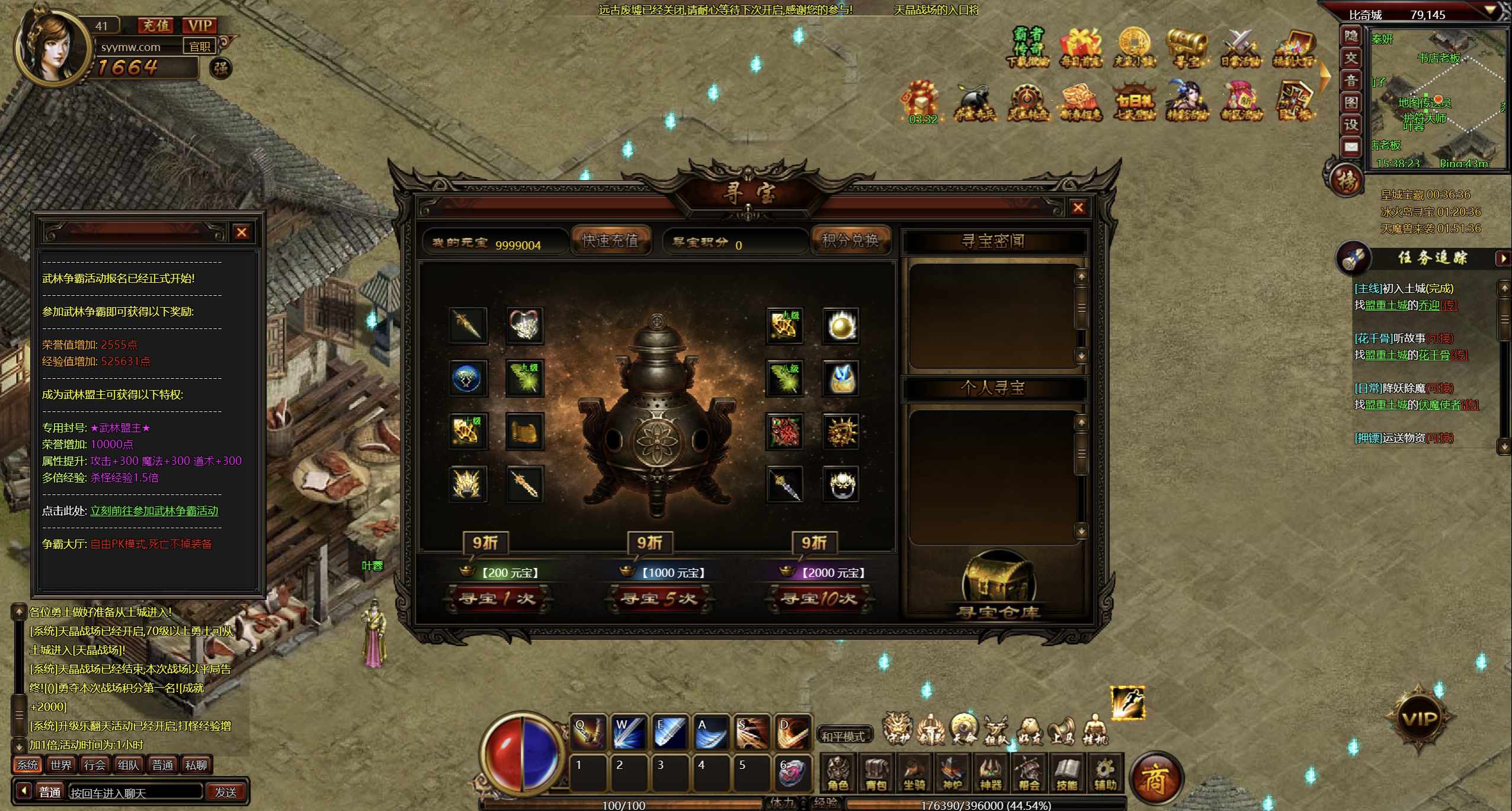
Task: Click the 充值 recharge button near the portrait
Action: (156, 25)
